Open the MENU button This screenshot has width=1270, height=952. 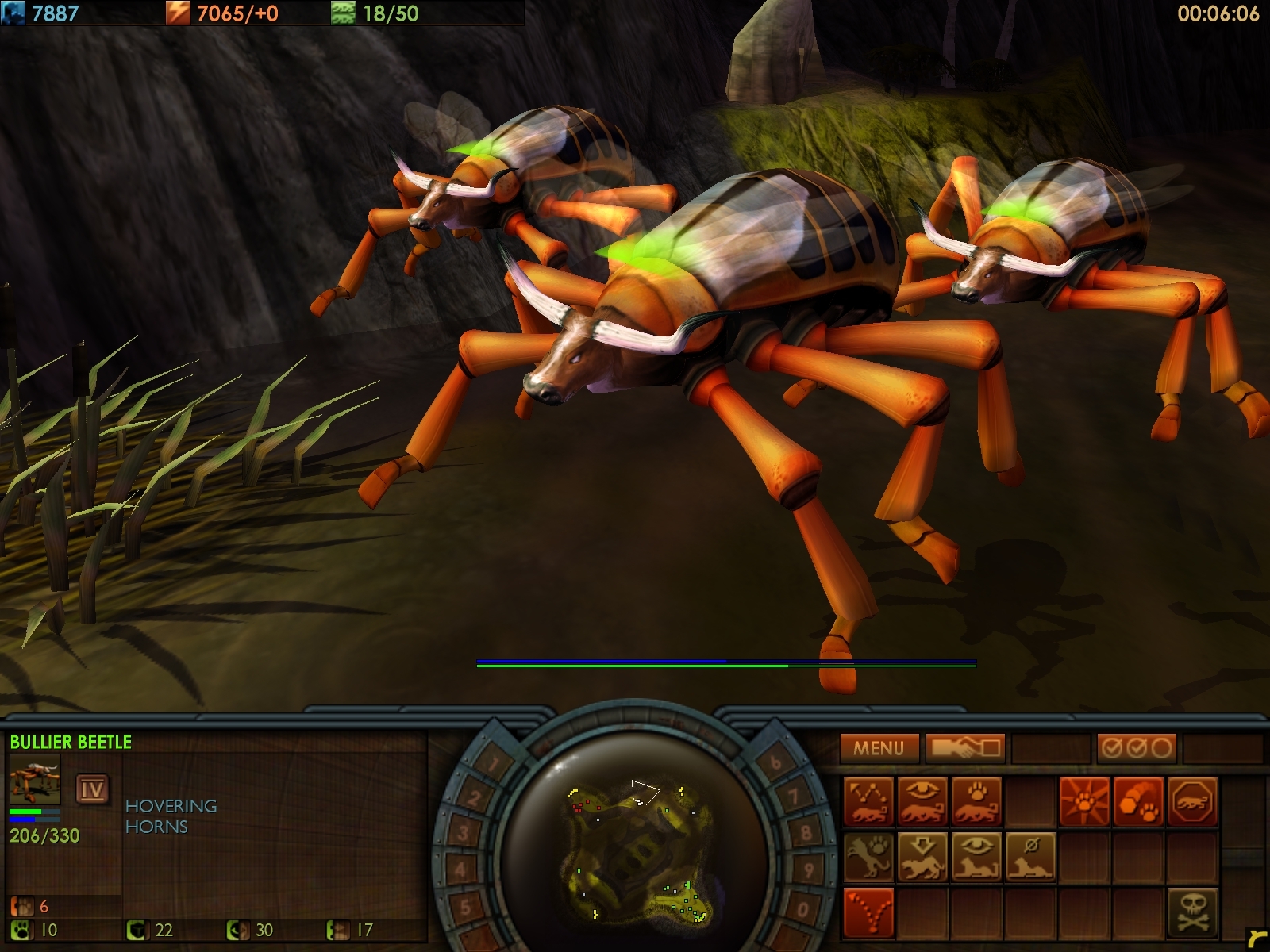[879, 747]
